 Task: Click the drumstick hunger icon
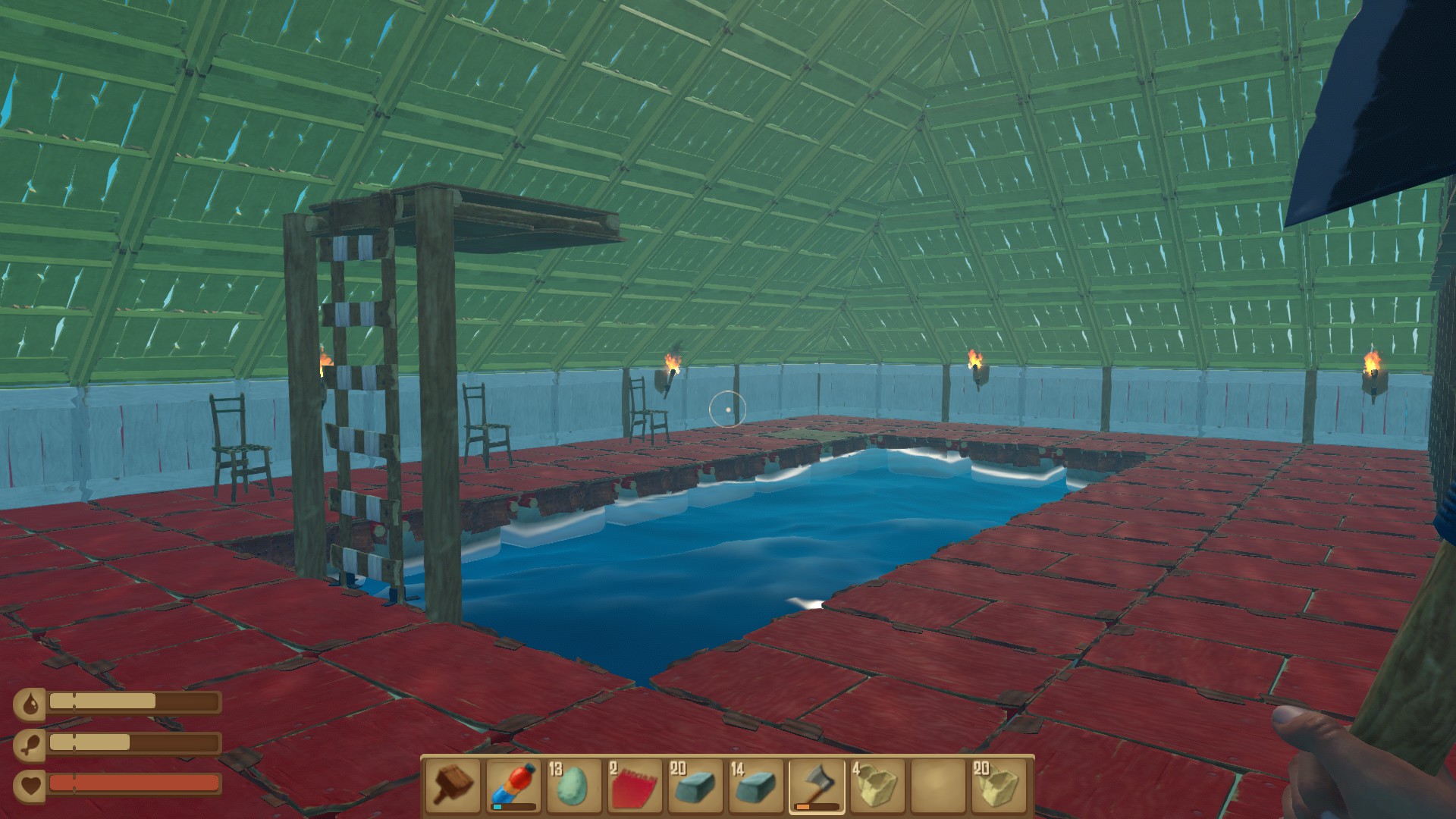pos(31,744)
